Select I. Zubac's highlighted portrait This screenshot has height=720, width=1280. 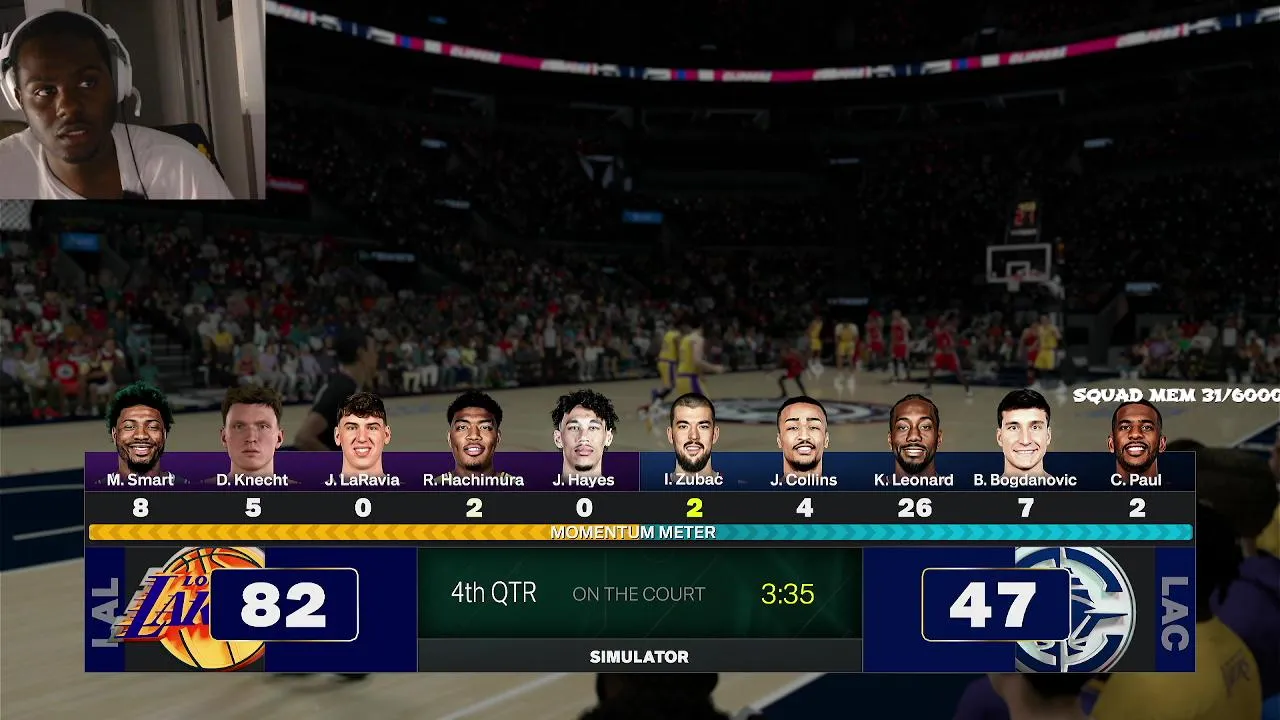(694, 435)
